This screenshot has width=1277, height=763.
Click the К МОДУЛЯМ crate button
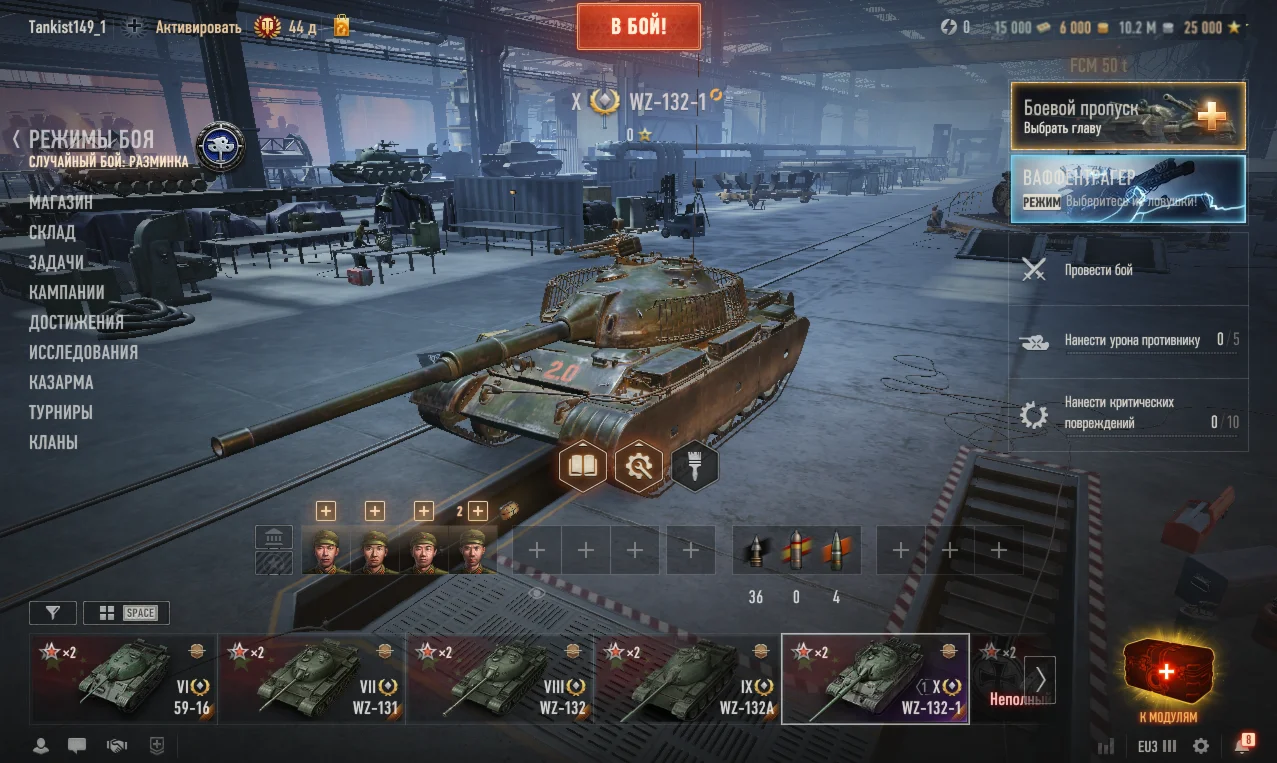[x=1167, y=680]
